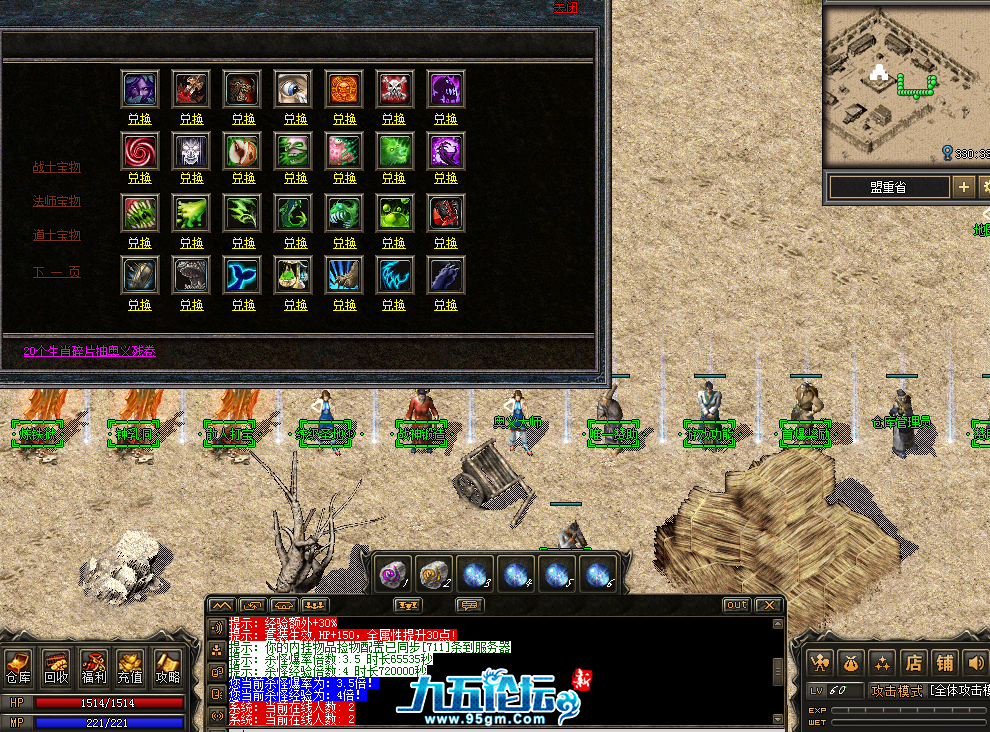The width and height of the screenshot is (990, 732).
Task: Open the 回收 recycle button
Action: coord(55,667)
